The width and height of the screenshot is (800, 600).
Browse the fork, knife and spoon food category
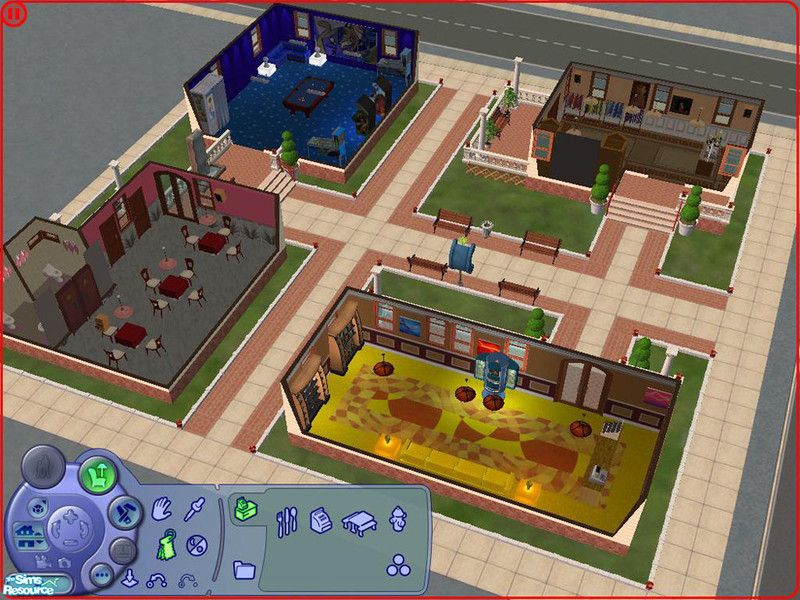tap(287, 519)
